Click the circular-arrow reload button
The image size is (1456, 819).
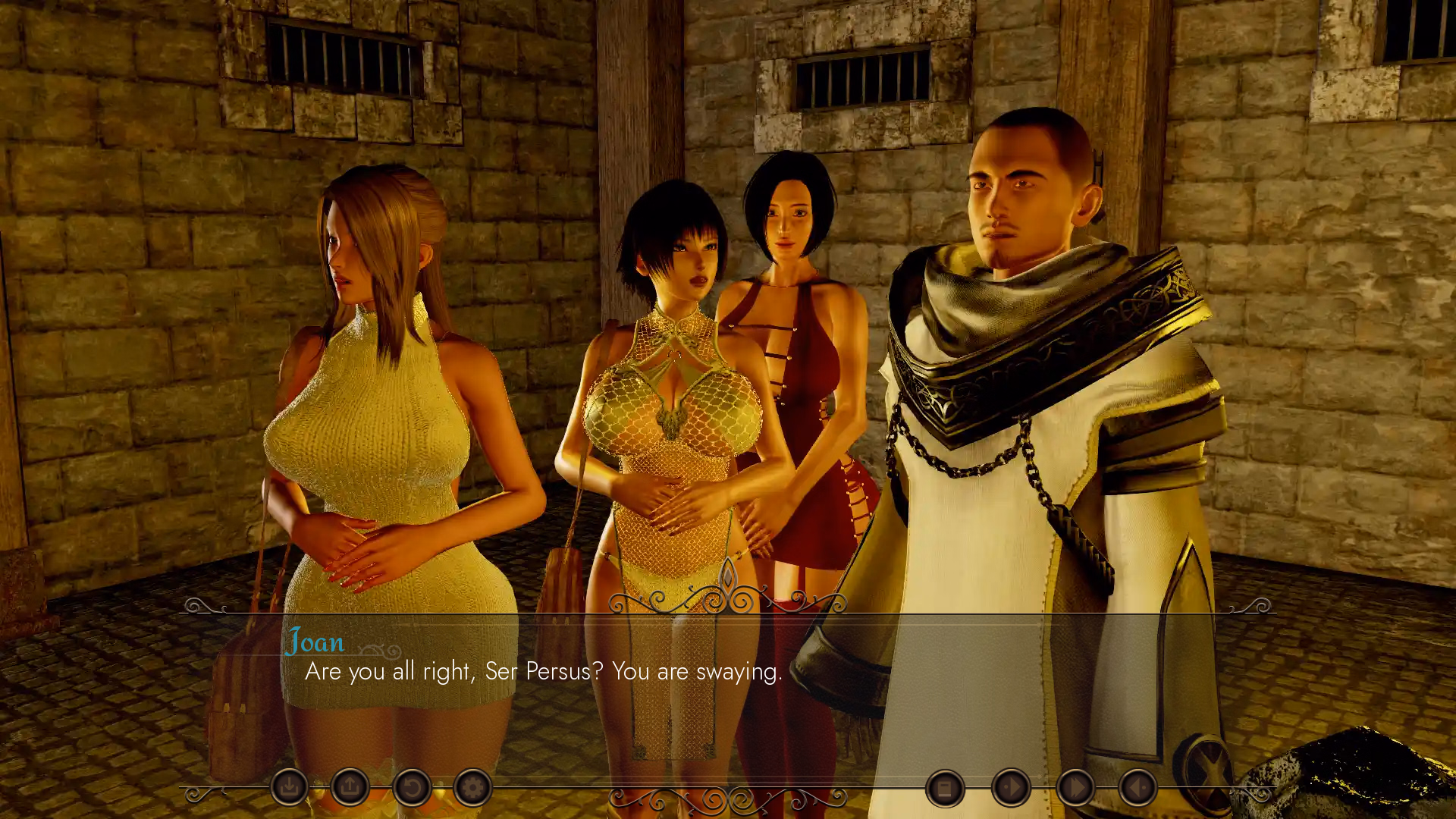pyautogui.click(x=412, y=788)
